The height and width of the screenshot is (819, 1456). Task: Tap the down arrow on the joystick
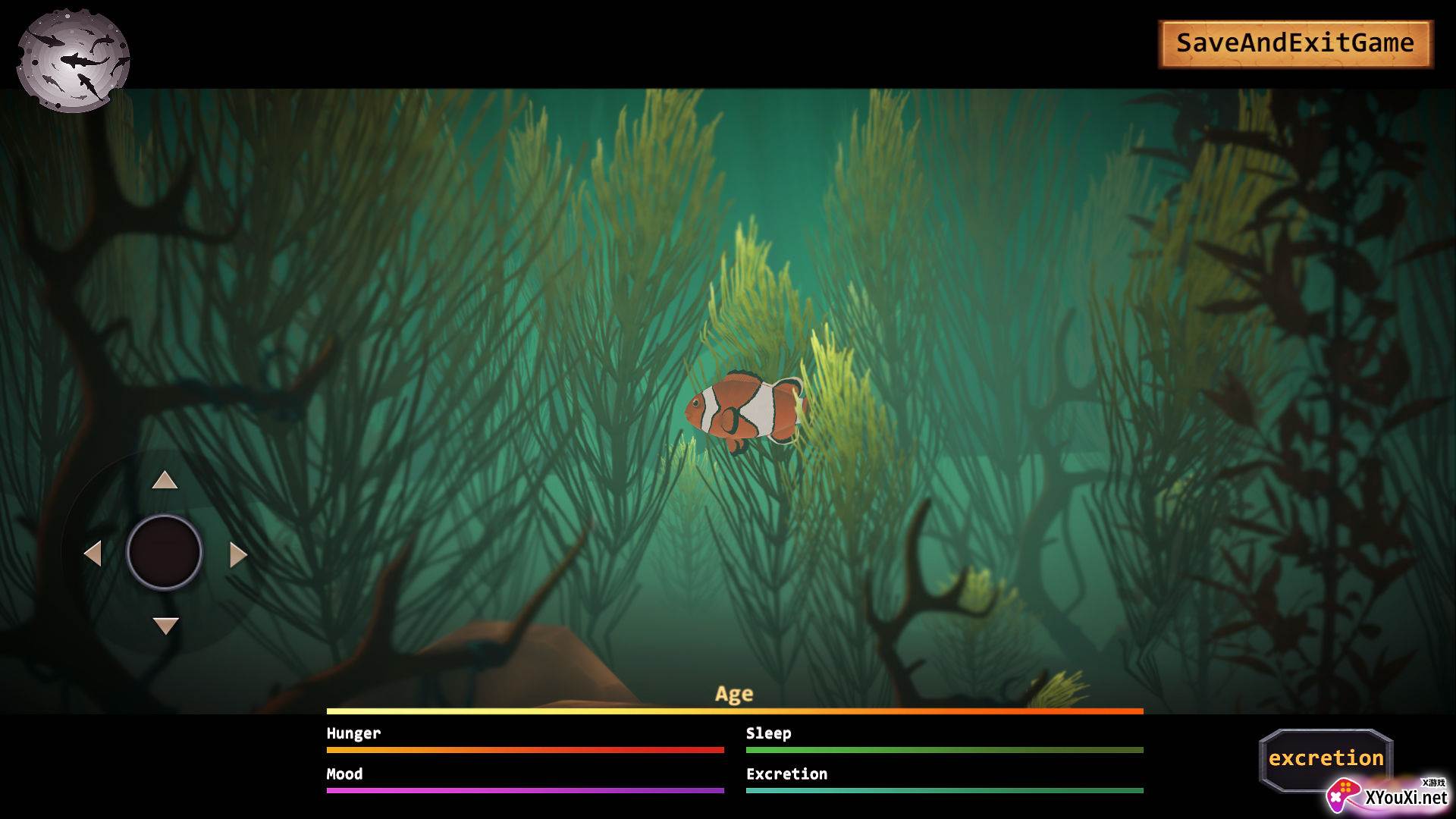click(x=165, y=625)
